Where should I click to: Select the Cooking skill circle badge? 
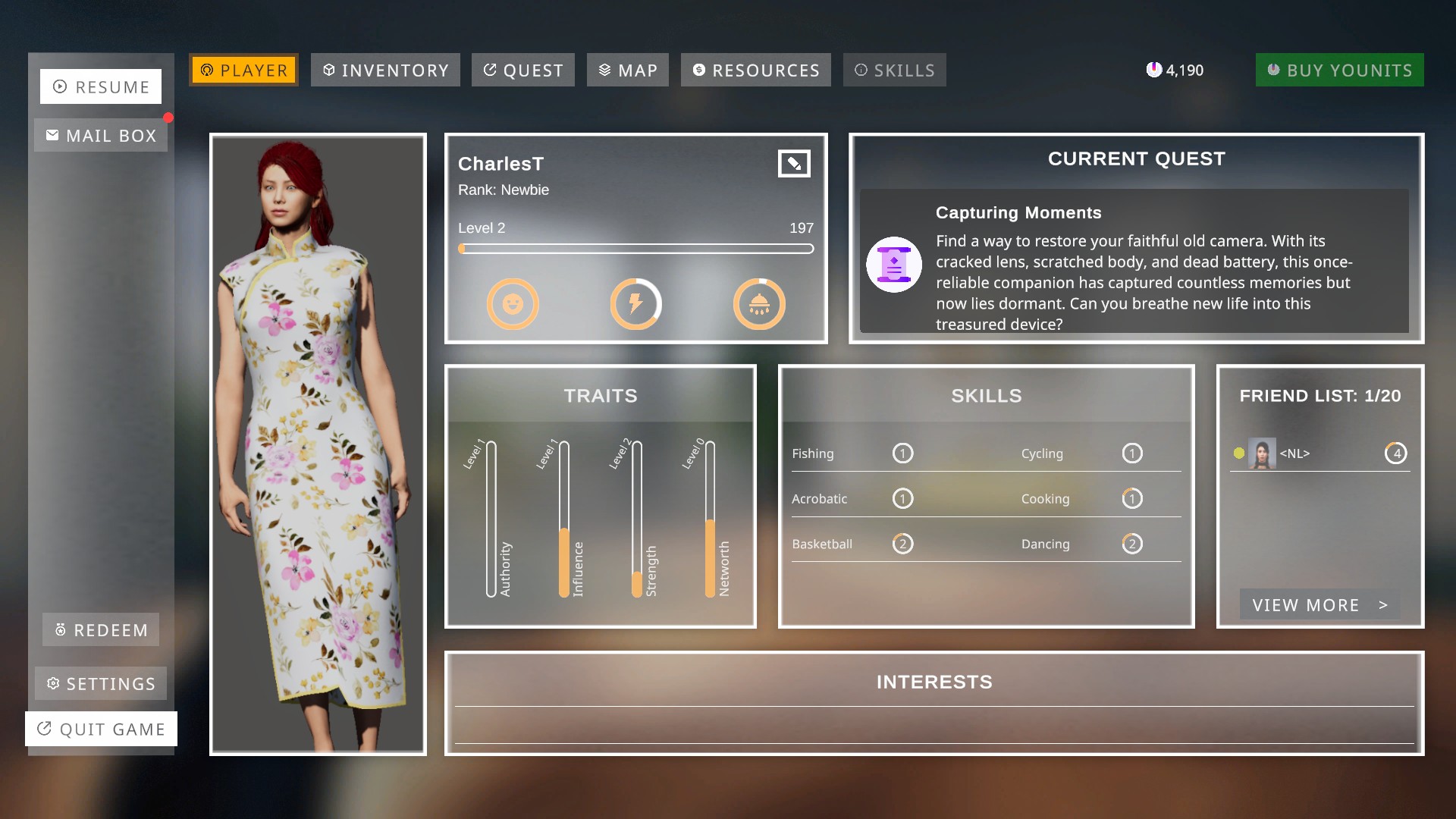(x=1132, y=498)
